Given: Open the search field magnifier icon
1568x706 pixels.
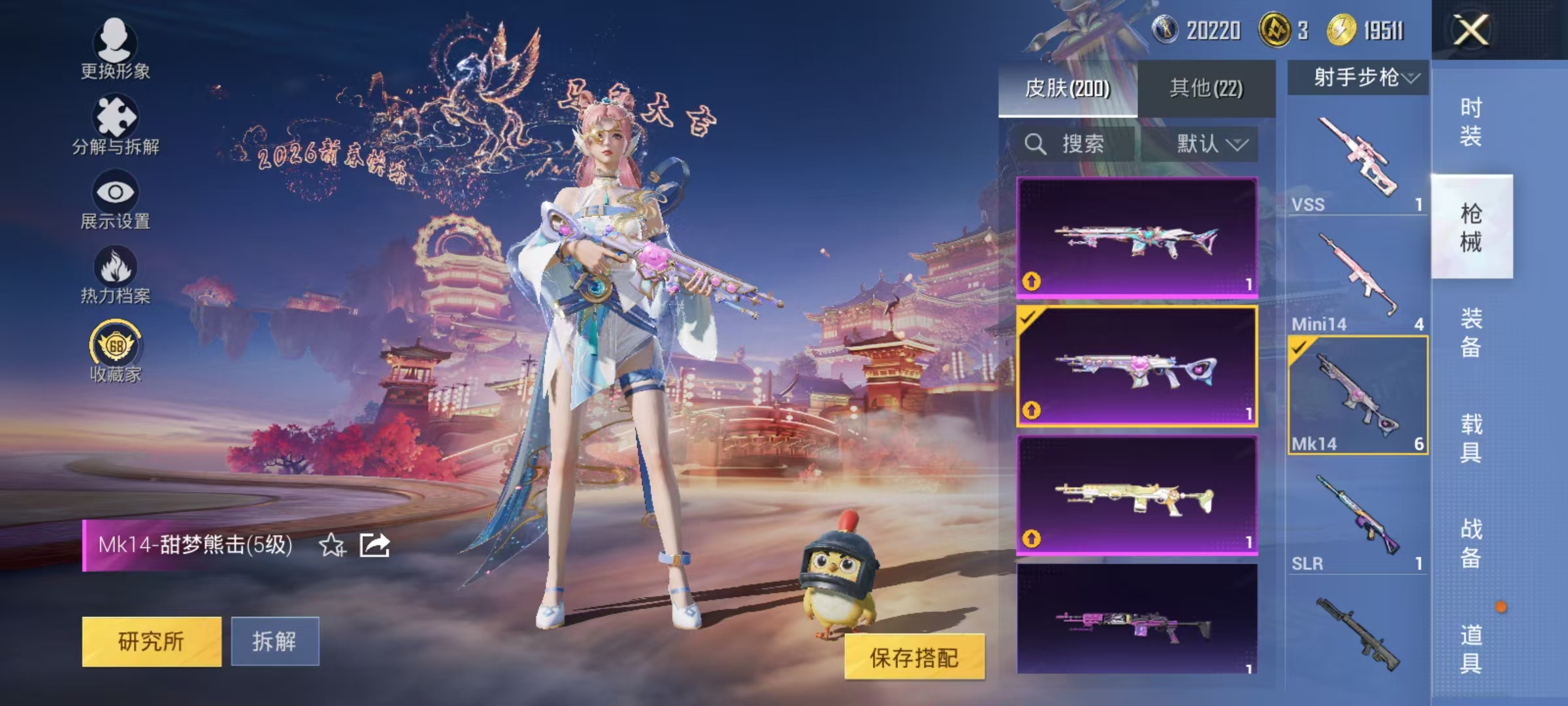Looking at the screenshot, I should pyautogui.click(x=1036, y=144).
